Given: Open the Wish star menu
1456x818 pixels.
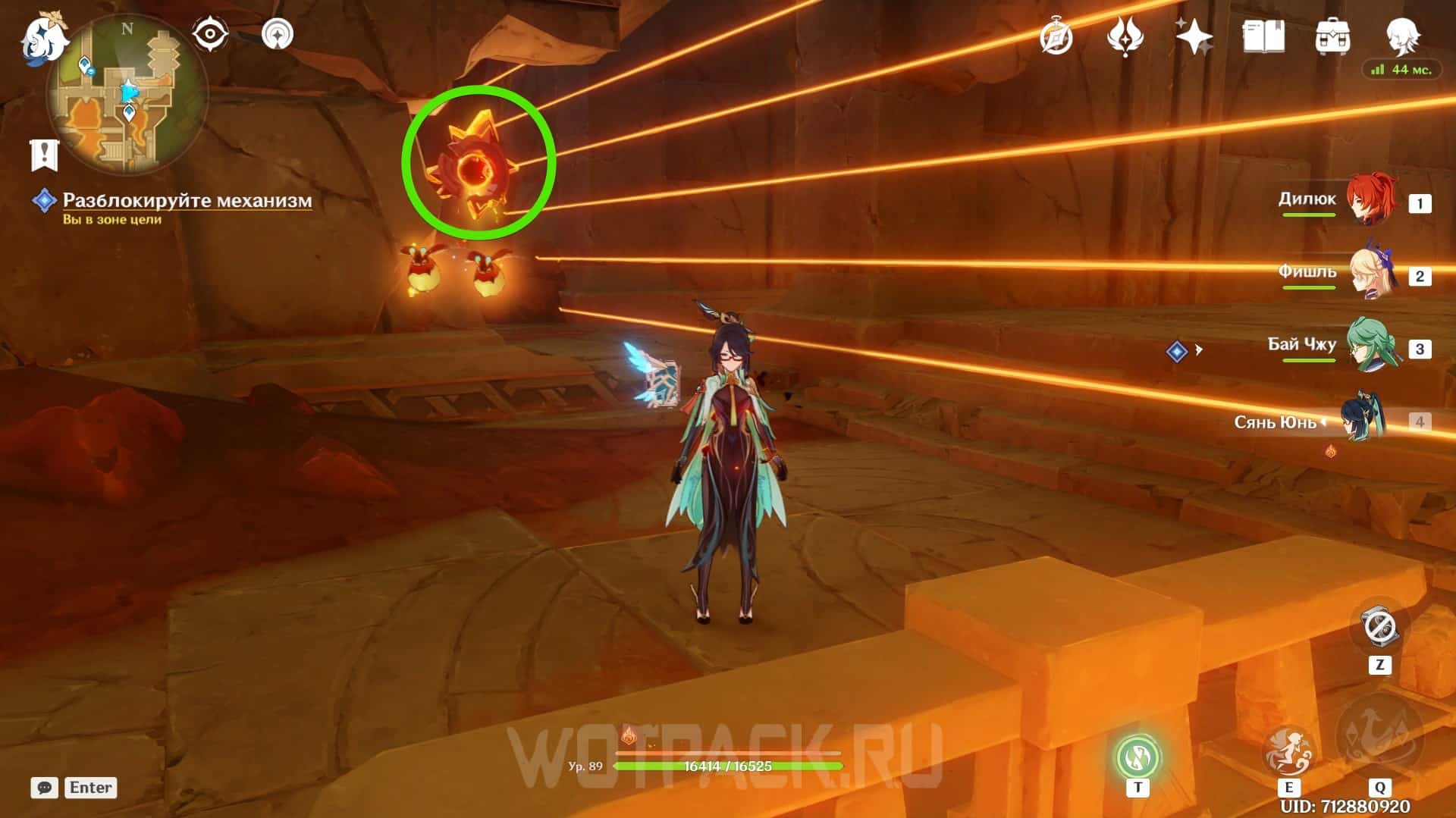Looking at the screenshot, I should (x=1194, y=36).
